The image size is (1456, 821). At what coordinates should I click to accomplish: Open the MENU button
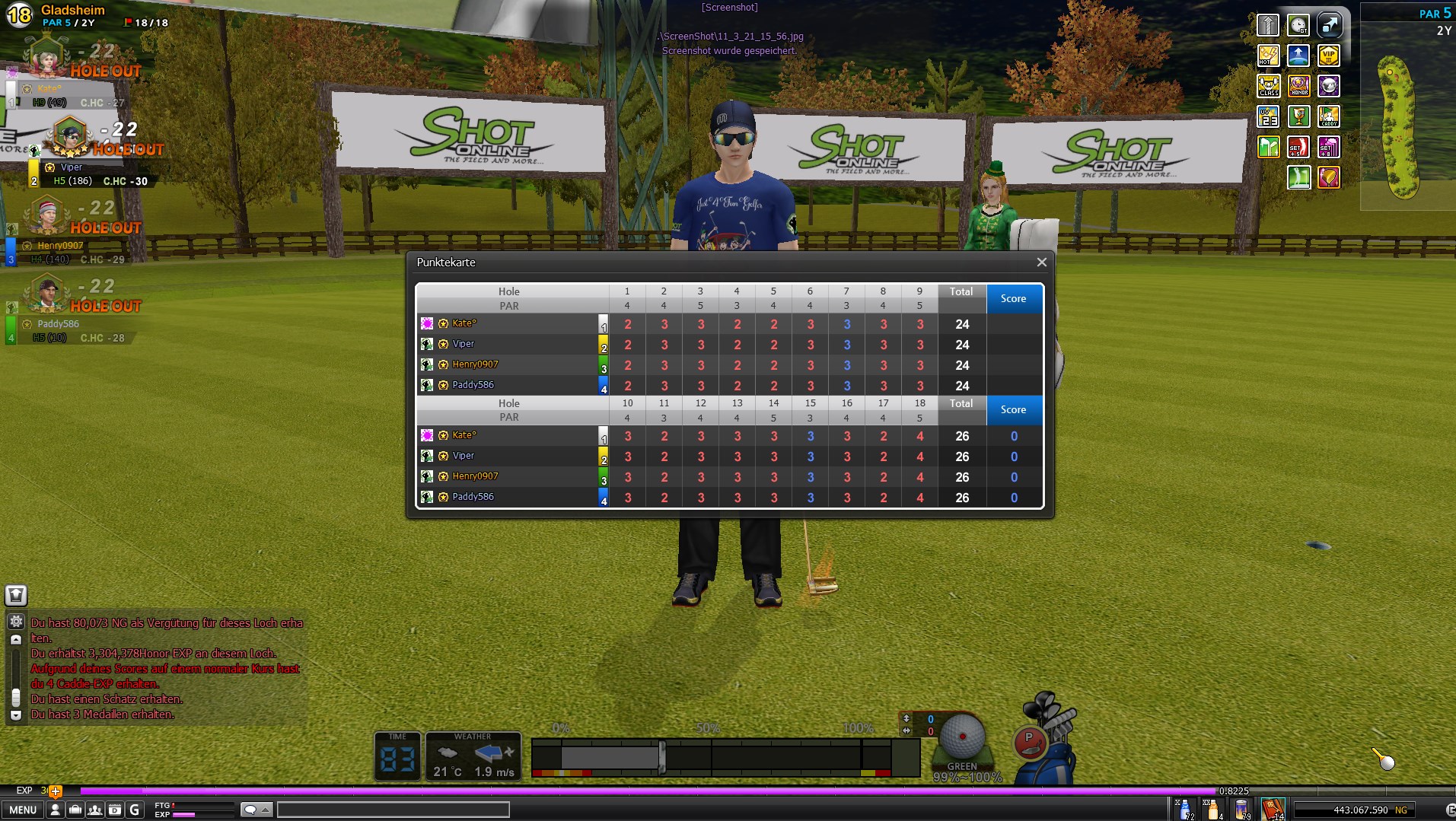(x=23, y=810)
